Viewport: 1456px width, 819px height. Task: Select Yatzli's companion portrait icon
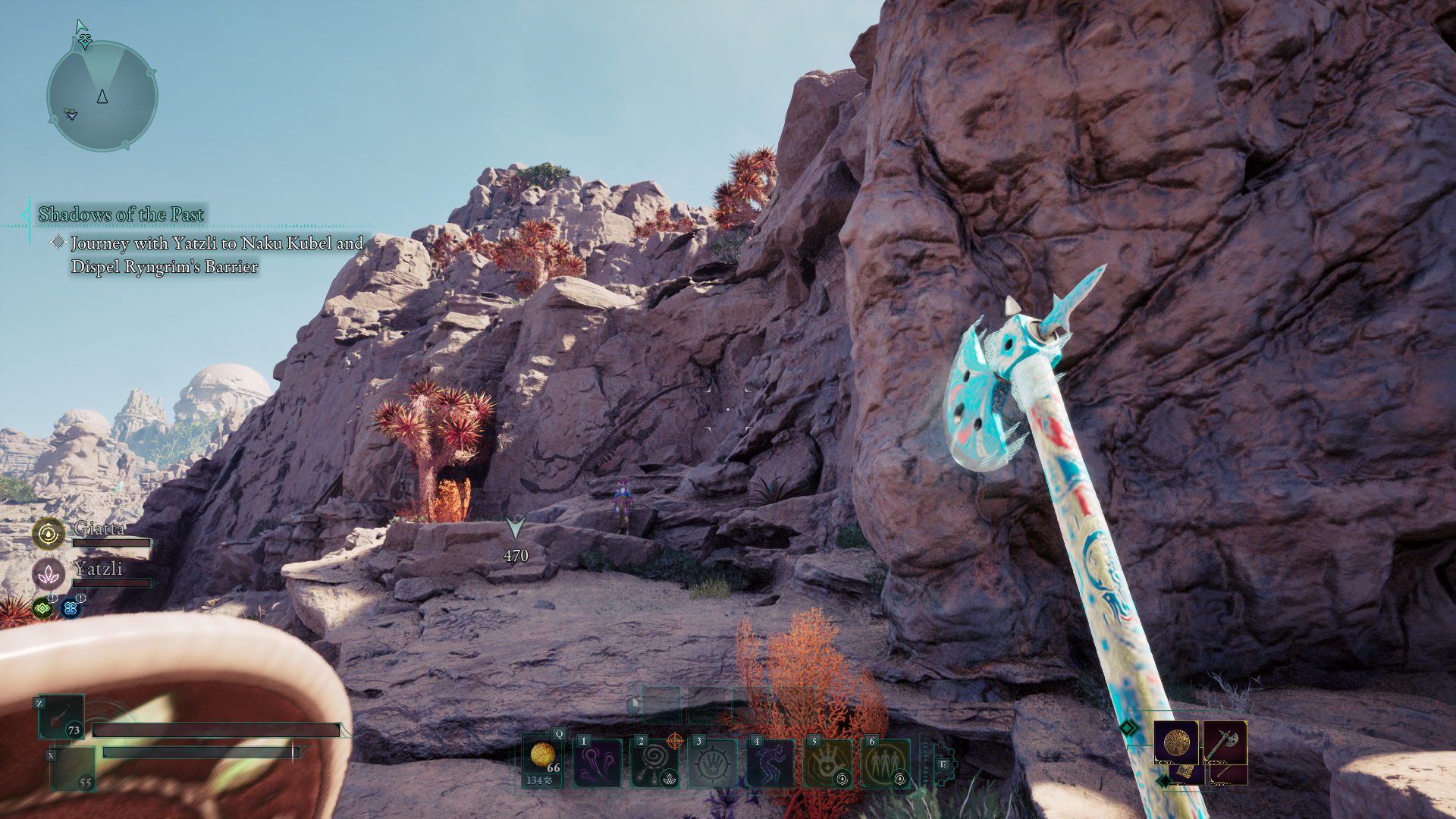coord(49,574)
